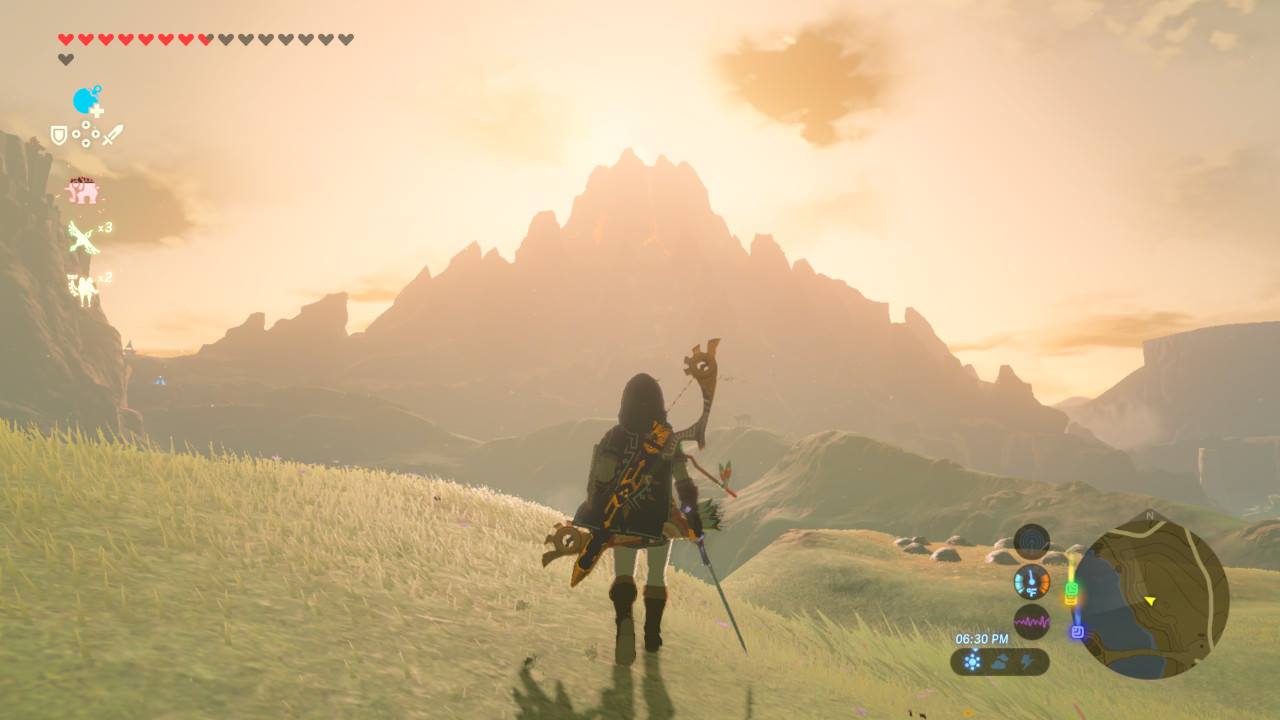Click the purple noise sensor meter
The image size is (1280, 720).
click(x=1030, y=620)
